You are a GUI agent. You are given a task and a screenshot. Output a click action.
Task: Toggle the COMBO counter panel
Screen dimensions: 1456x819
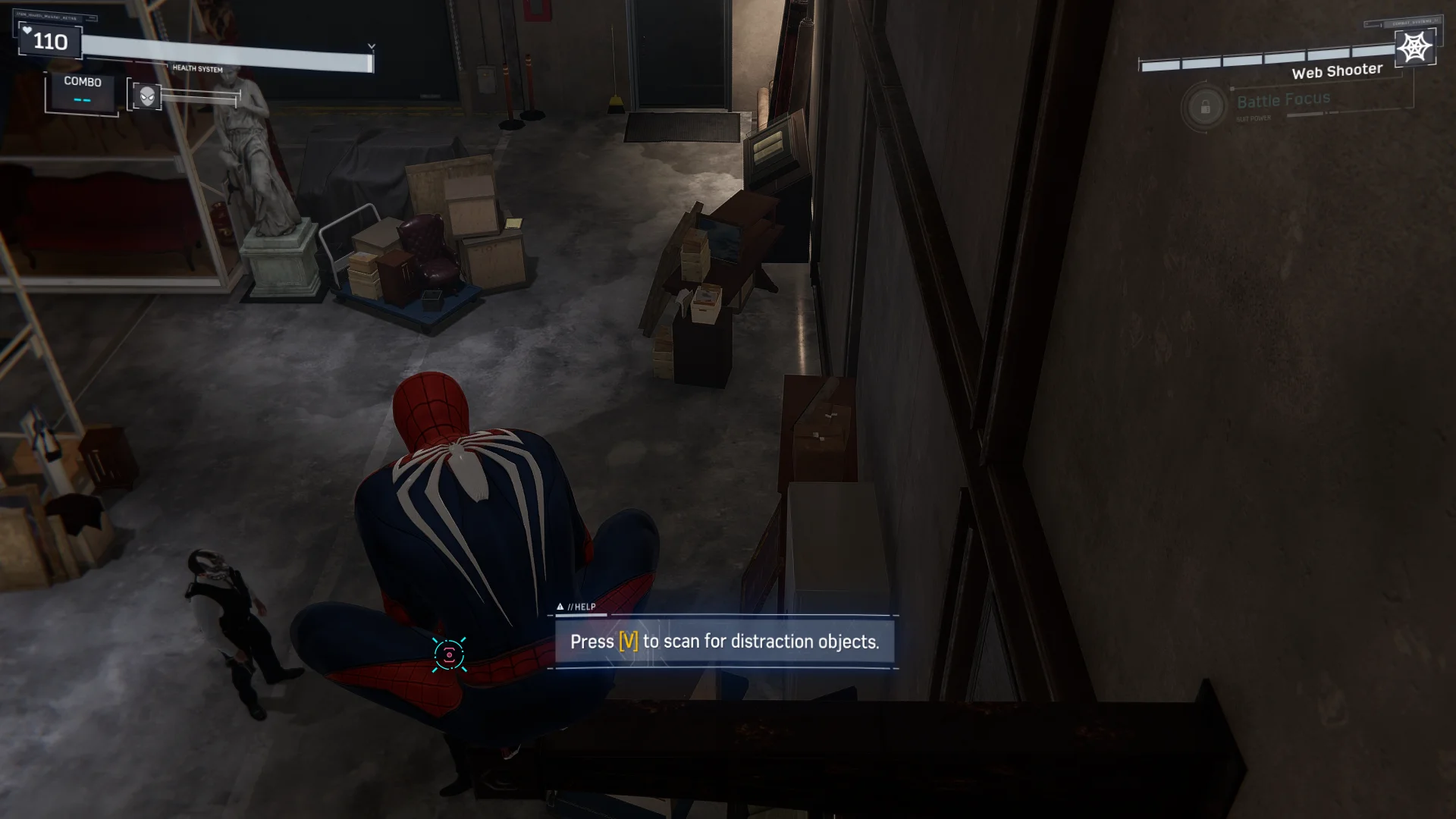pyautogui.click(x=83, y=91)
